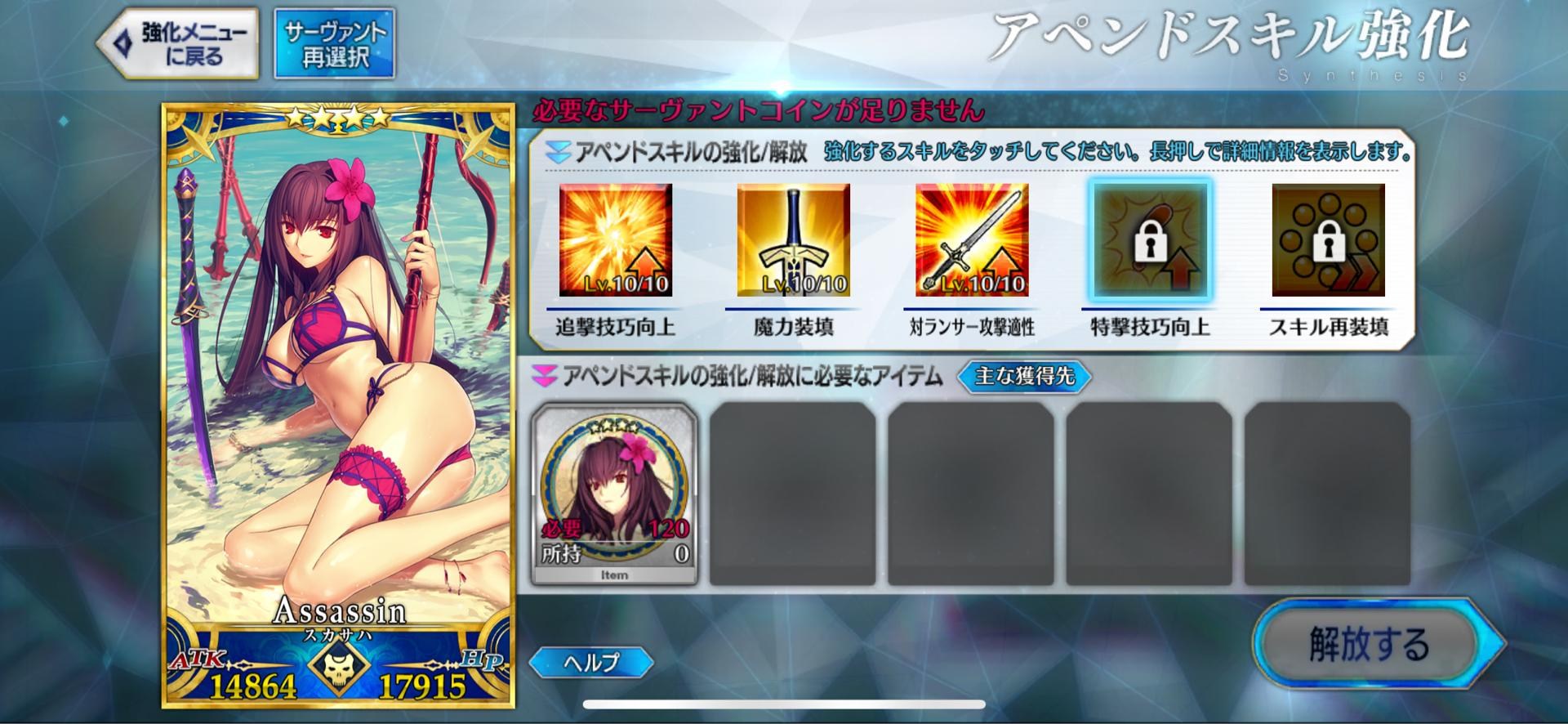Screen dimensions: 1568x724
Task: Select the 追撃技巧向上 append skill icon
Action: pyautogui.click(x=617, y=241)
